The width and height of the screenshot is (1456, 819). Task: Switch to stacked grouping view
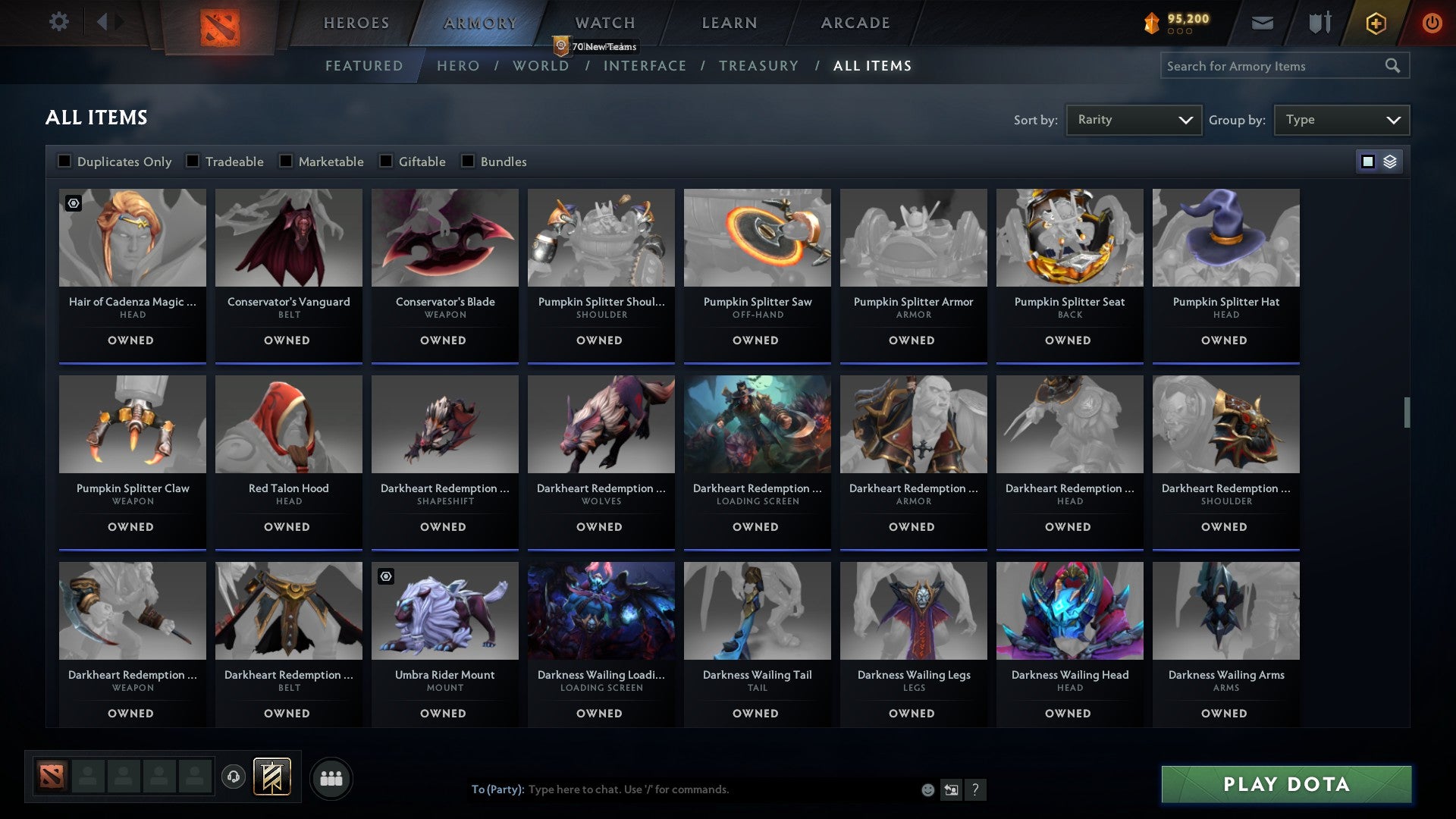(1389, 162)
